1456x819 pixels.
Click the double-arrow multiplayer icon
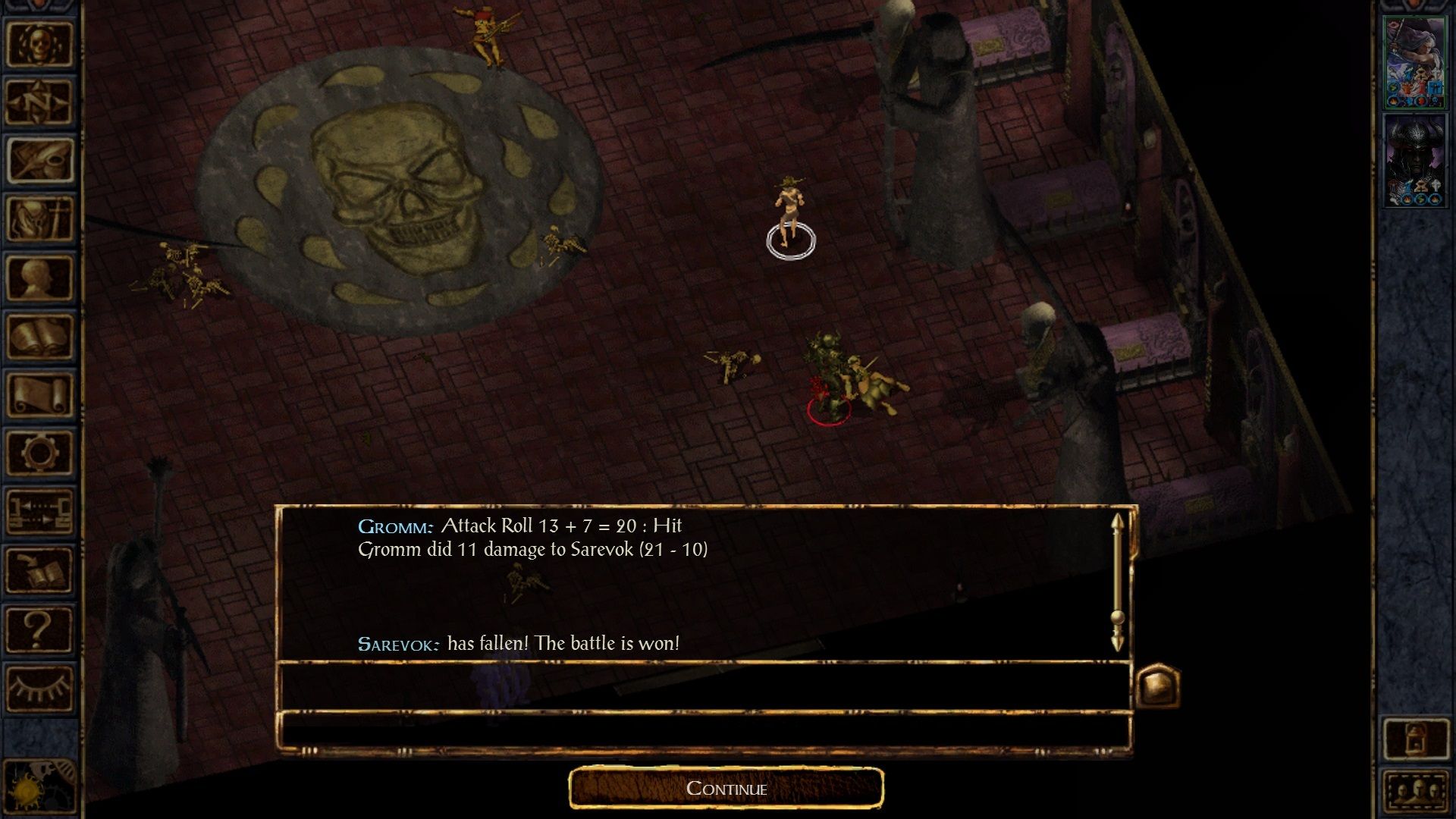39,511
